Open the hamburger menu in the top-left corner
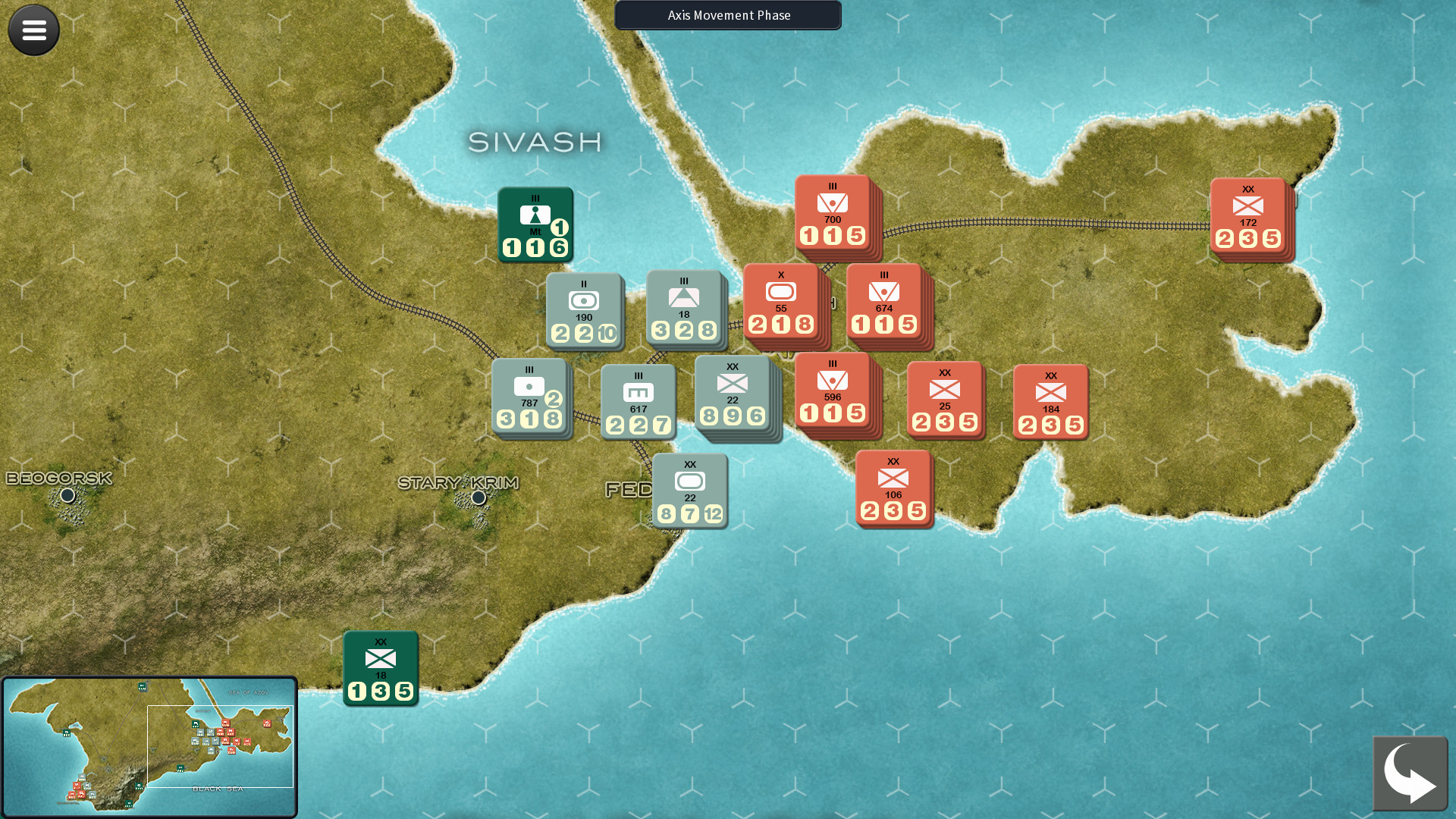 click(x=33, y=30)
